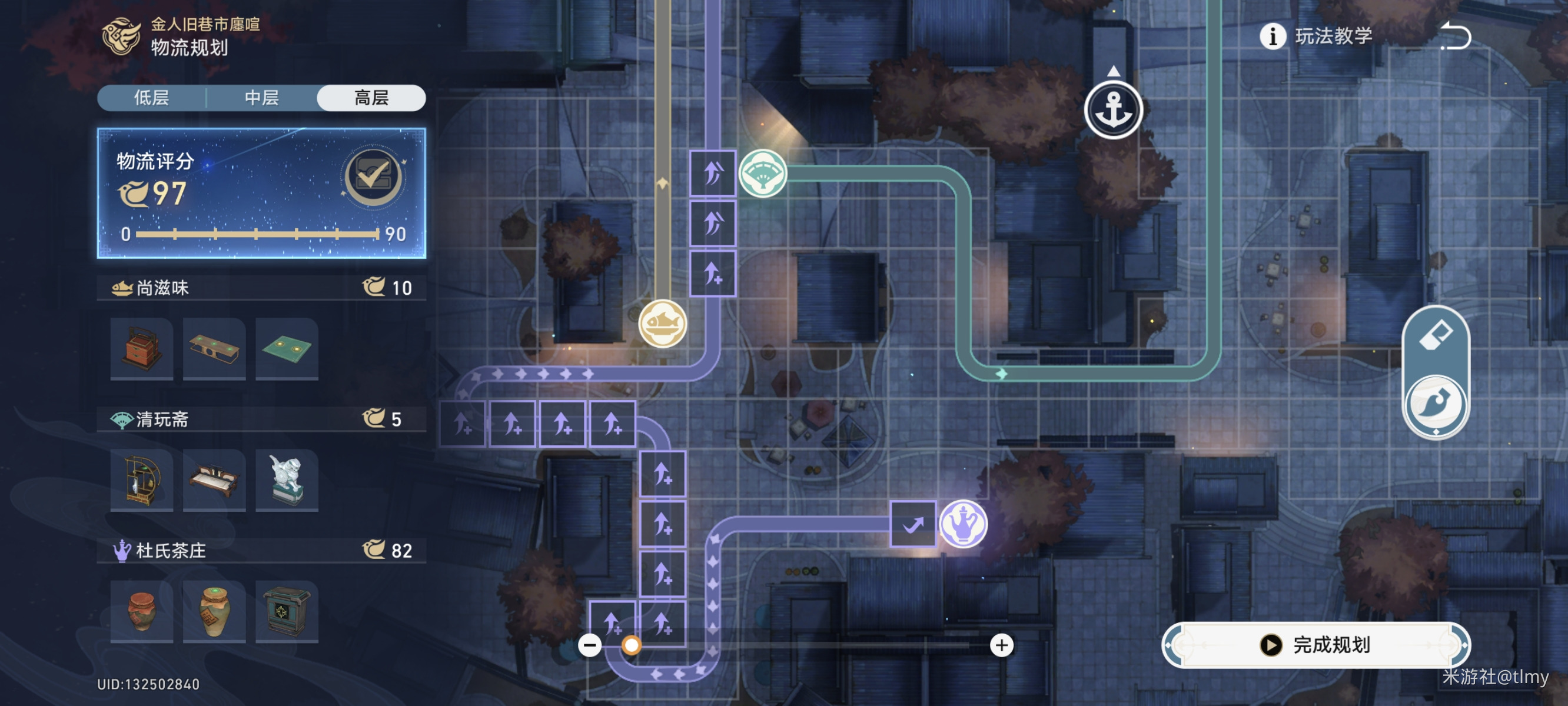Screen dimensions: 1568x706
Task: Select the anchor dock marker
Action: [1113, 110]
